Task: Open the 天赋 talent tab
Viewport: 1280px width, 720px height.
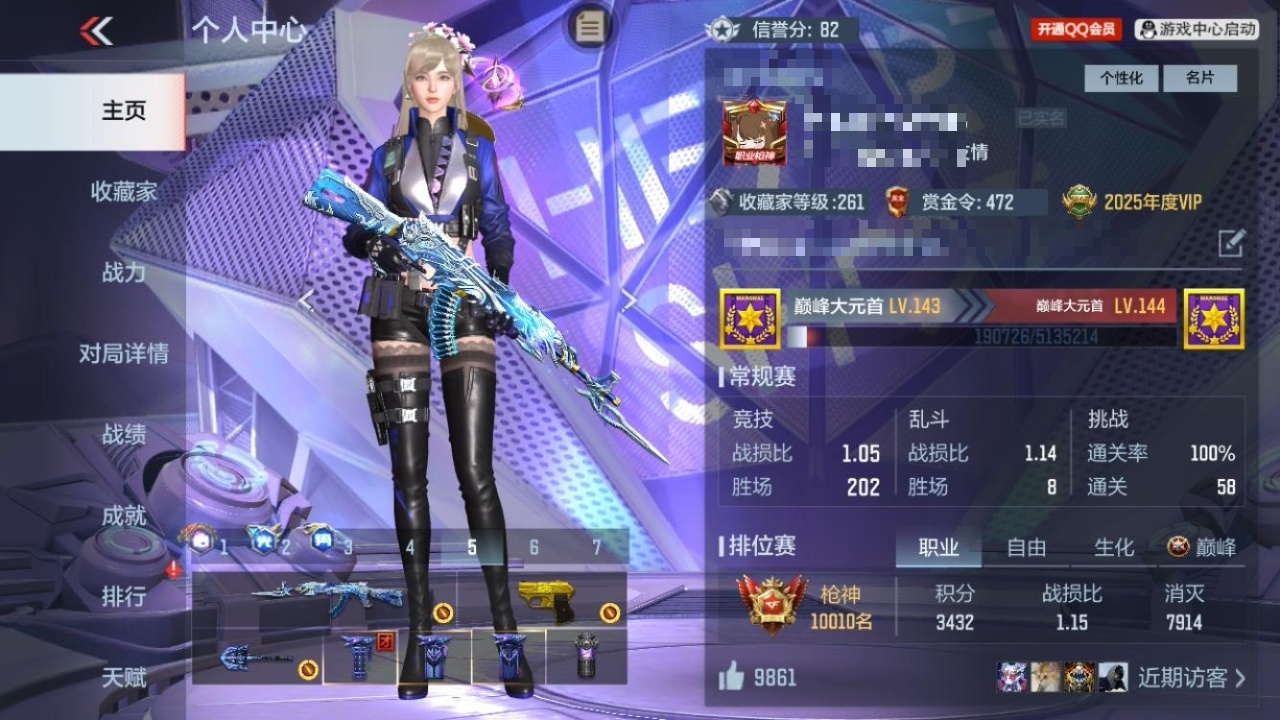Action: click(x=123, y=678)
